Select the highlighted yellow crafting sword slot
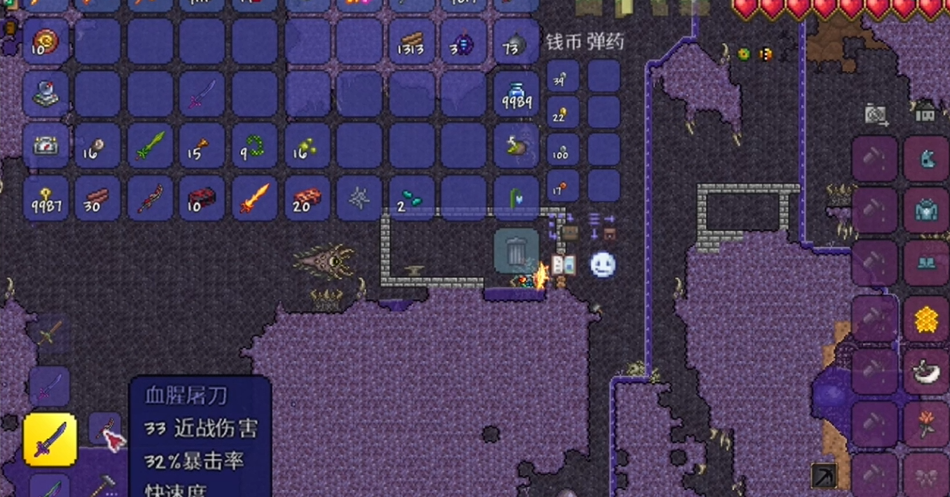950x497 pixels. click(x=50, y=439)
